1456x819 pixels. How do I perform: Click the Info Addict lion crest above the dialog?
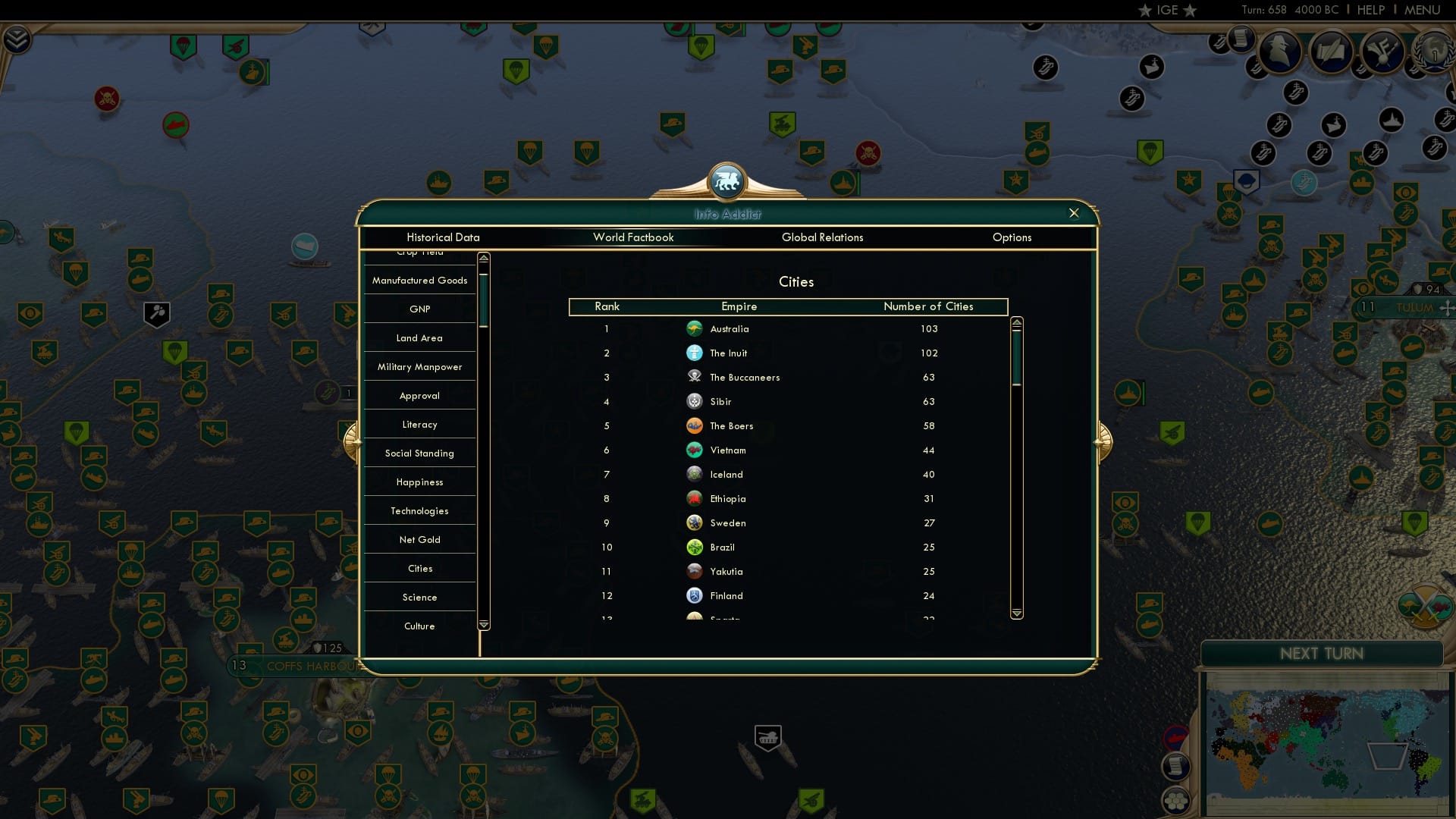click(x=726, y=180)
